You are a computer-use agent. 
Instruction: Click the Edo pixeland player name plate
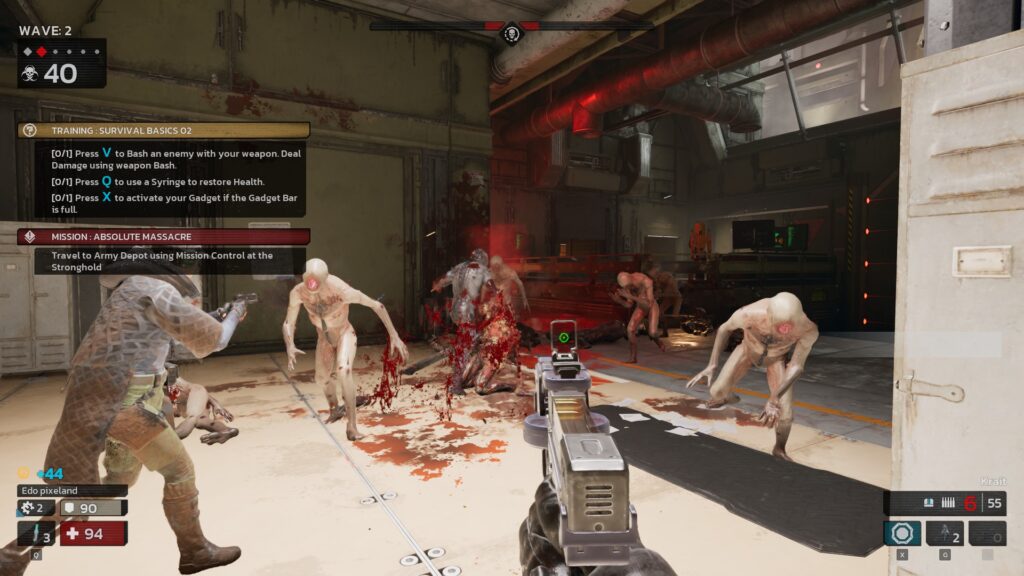click(x=72, y=491)
